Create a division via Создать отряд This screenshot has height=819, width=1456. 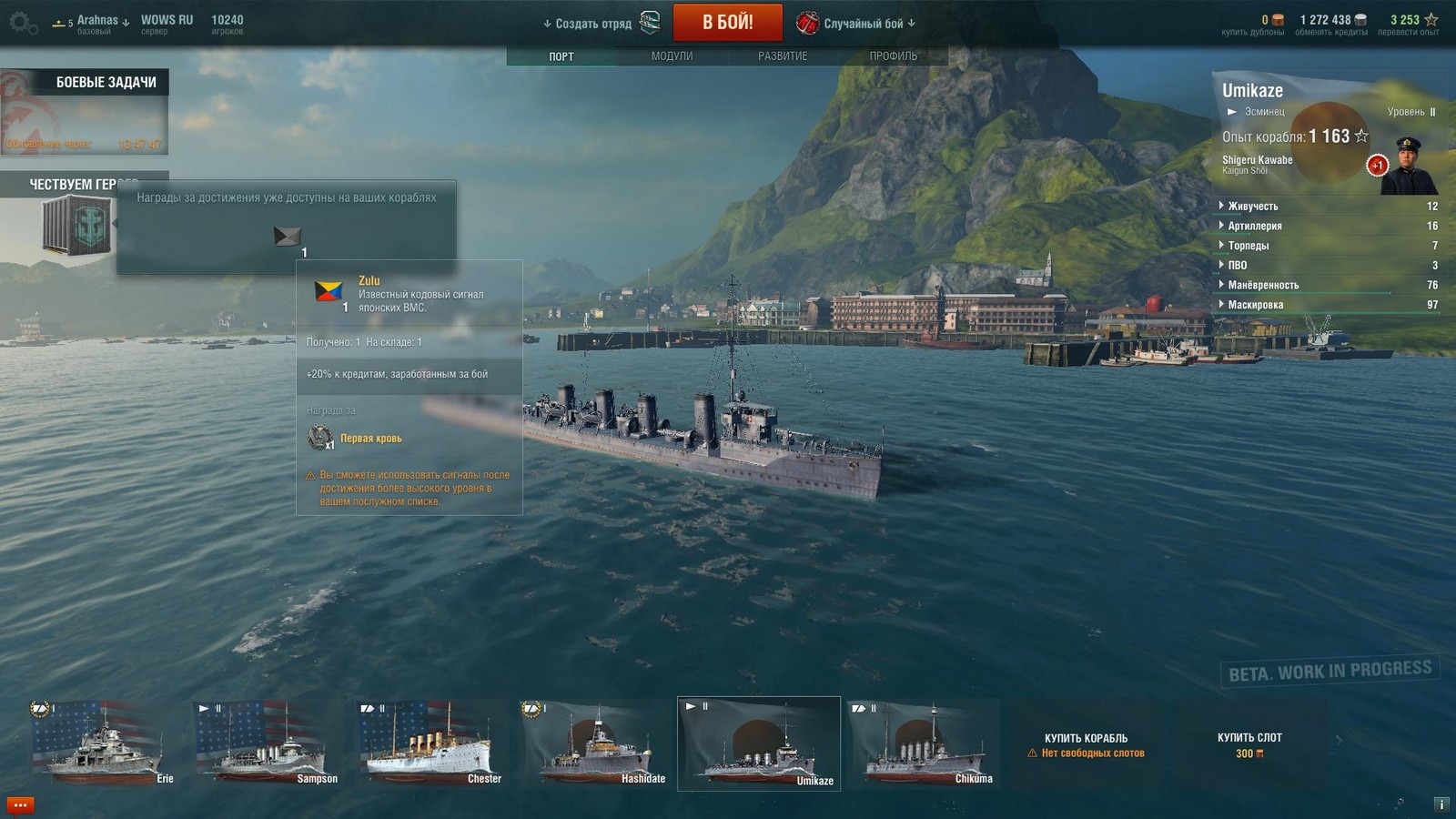593,24
